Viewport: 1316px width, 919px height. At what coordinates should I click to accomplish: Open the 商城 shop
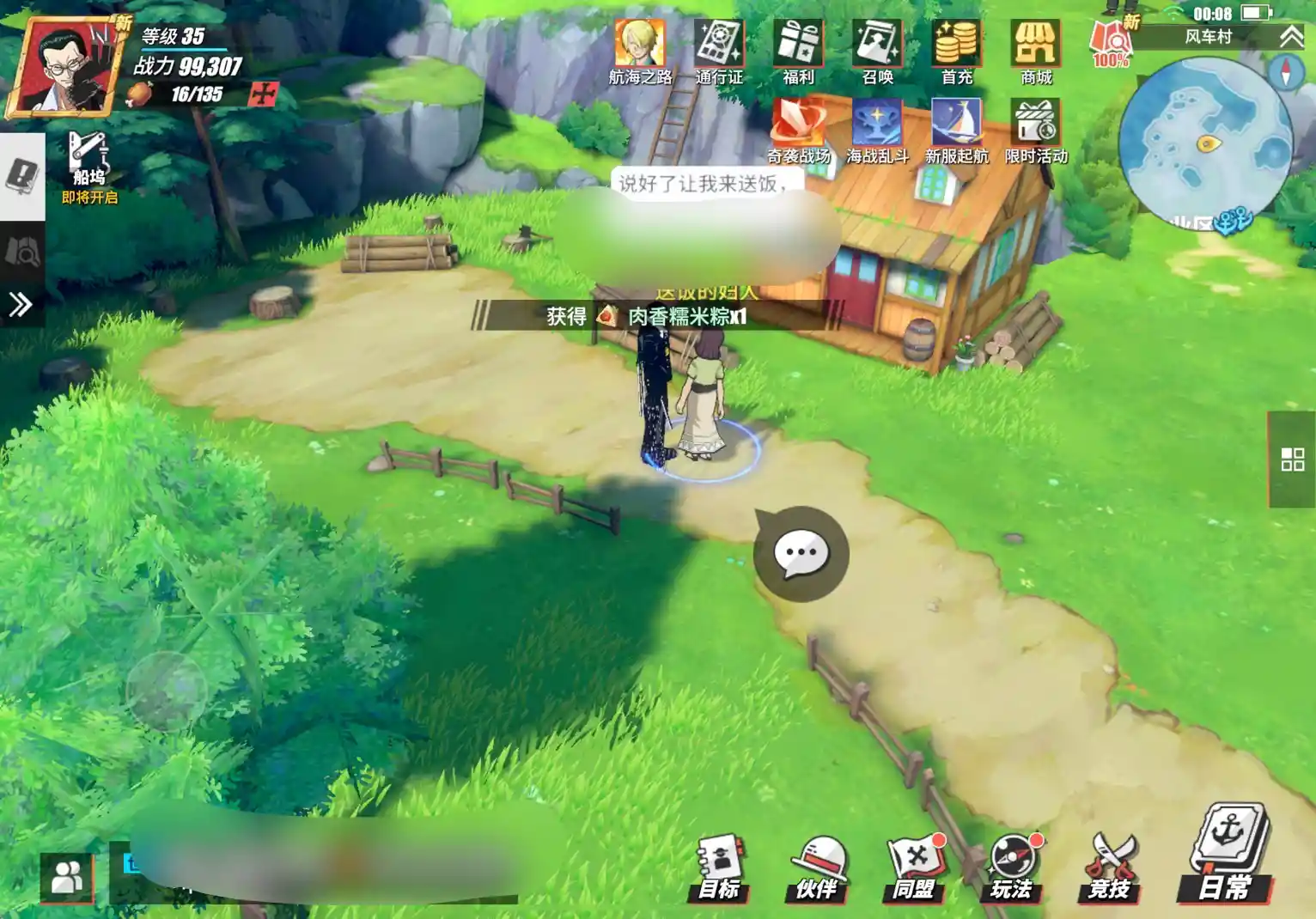coord(1036,50)
